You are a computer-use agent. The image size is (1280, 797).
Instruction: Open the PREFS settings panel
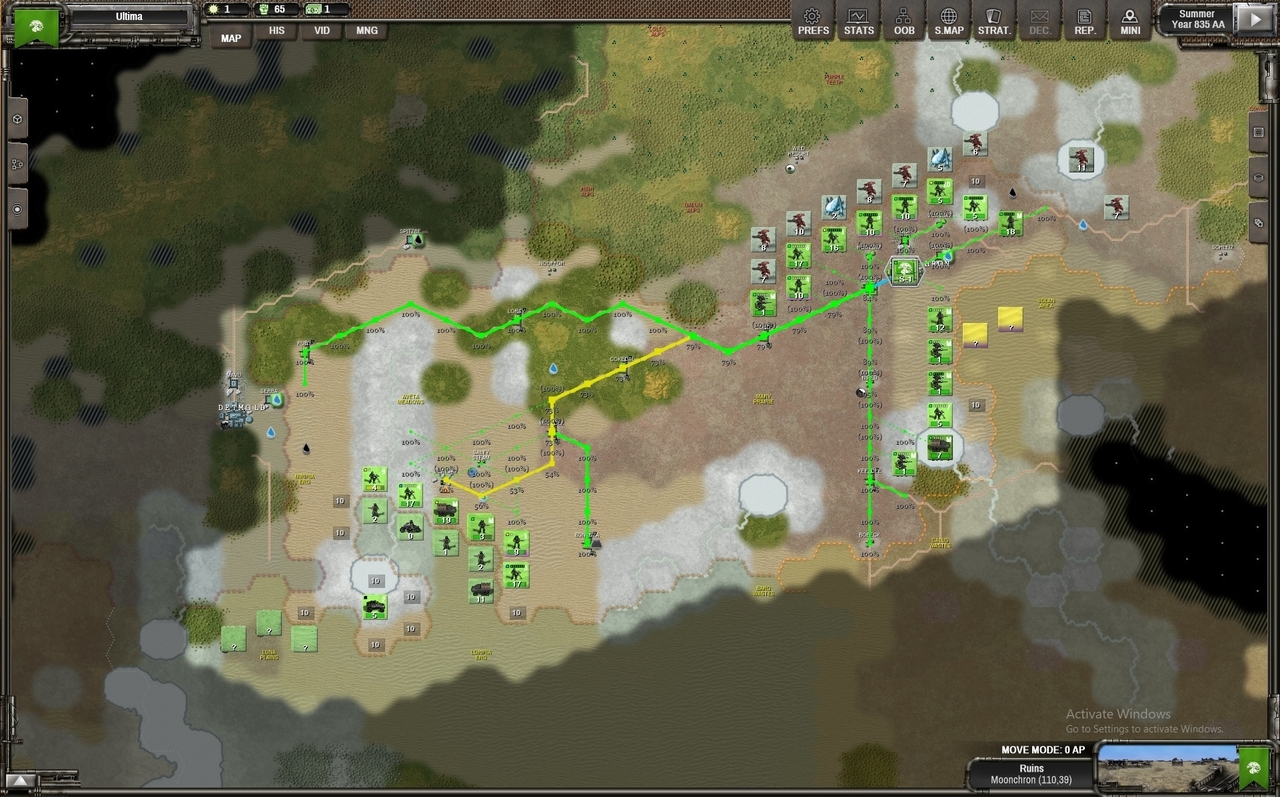click(x=813, y=20)
